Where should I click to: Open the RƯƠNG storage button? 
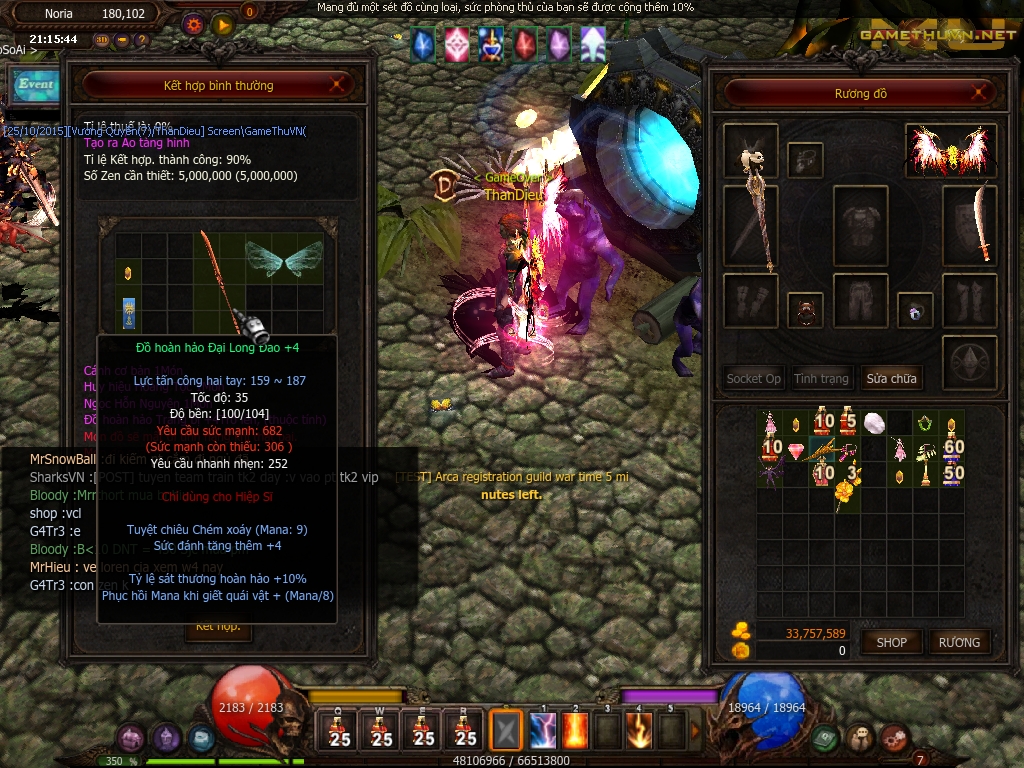click(959, 642)
